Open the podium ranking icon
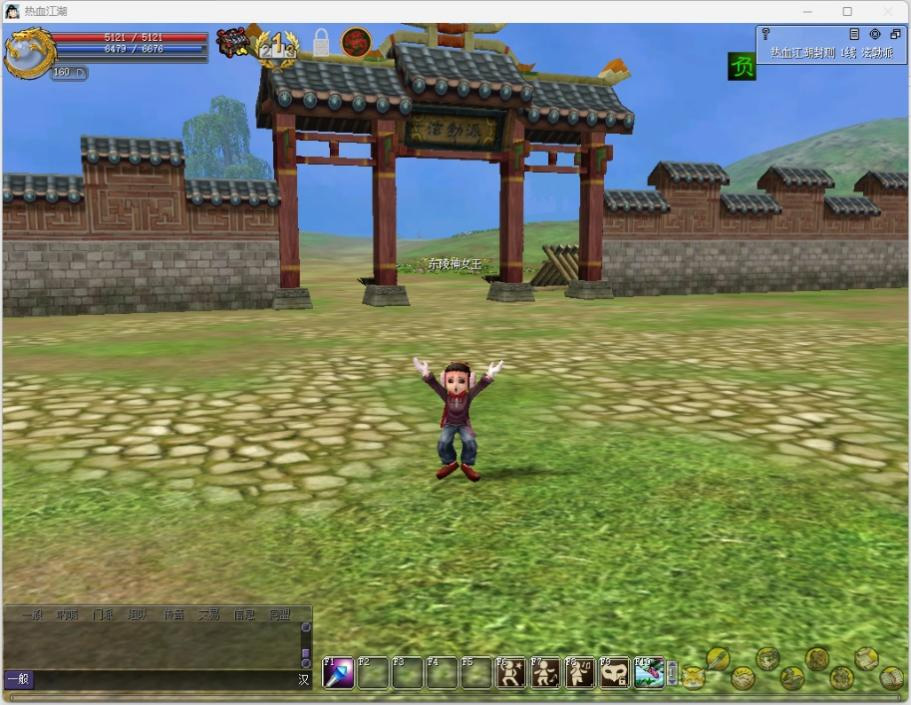This screenshot has width=911, height=705. 275,45
